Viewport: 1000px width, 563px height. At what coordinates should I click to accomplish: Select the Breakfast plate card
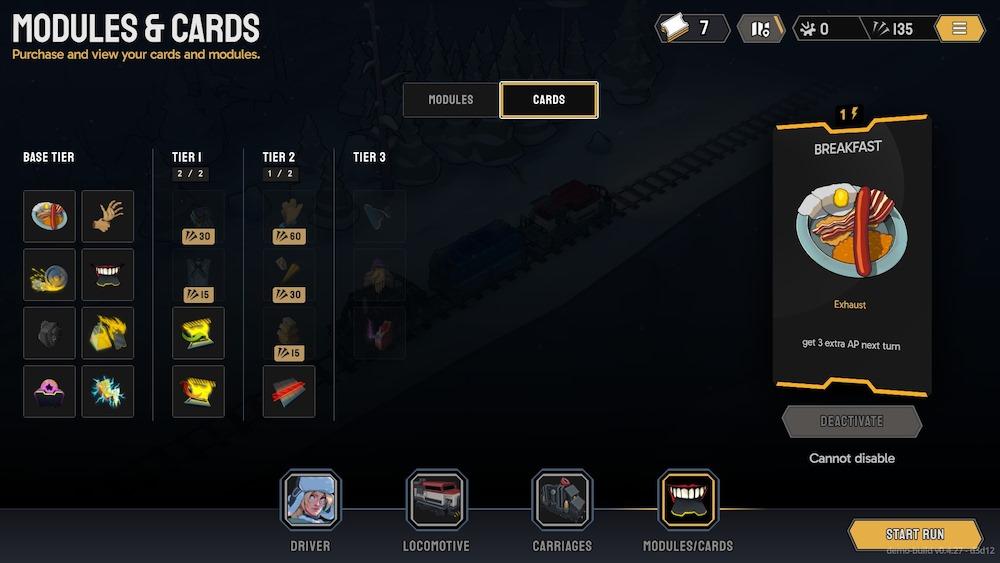click(49, 216)
